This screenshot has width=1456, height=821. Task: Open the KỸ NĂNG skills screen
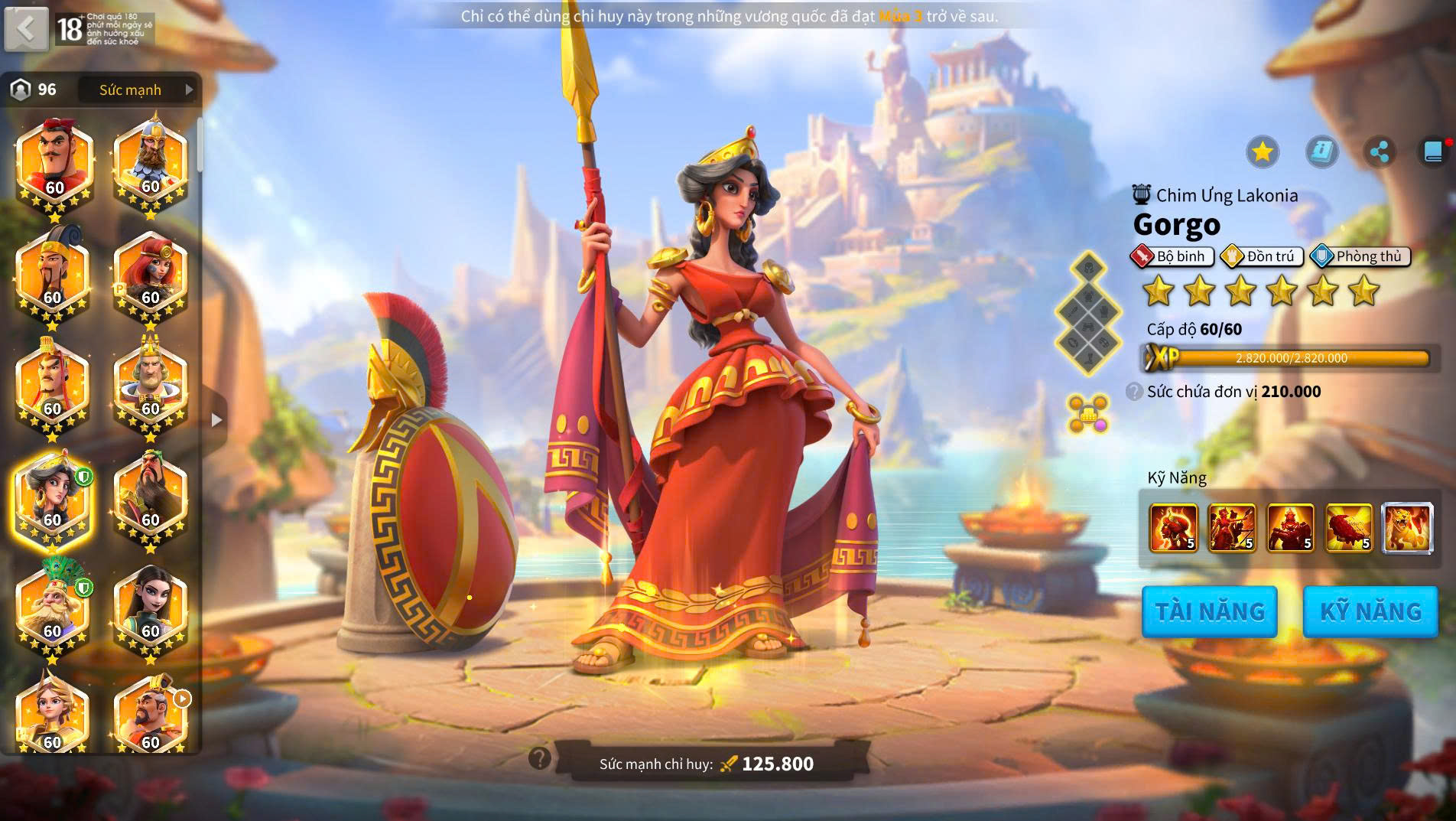[x=1370, y=611]
